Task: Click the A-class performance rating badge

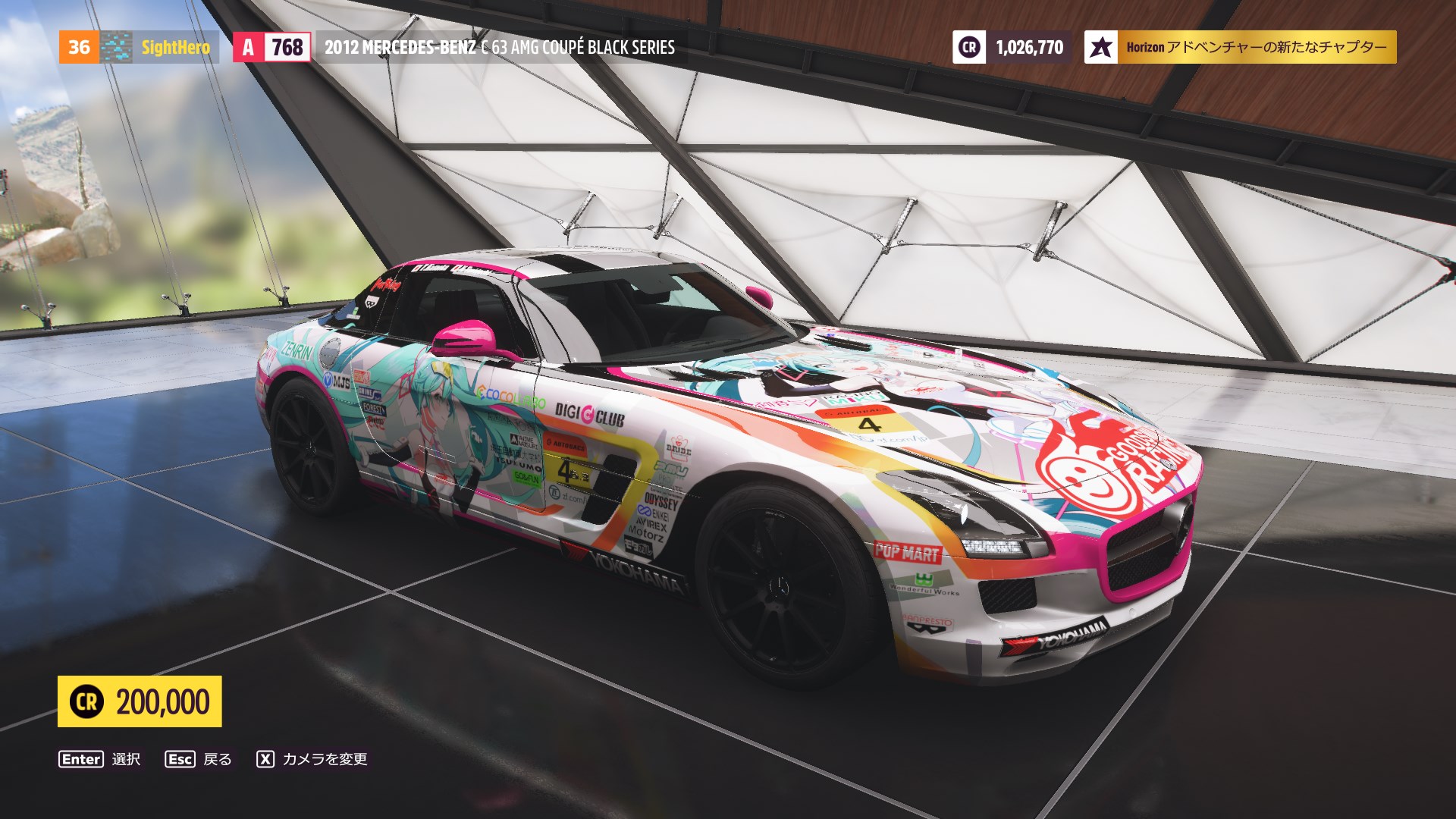Action: coord(247,47)
